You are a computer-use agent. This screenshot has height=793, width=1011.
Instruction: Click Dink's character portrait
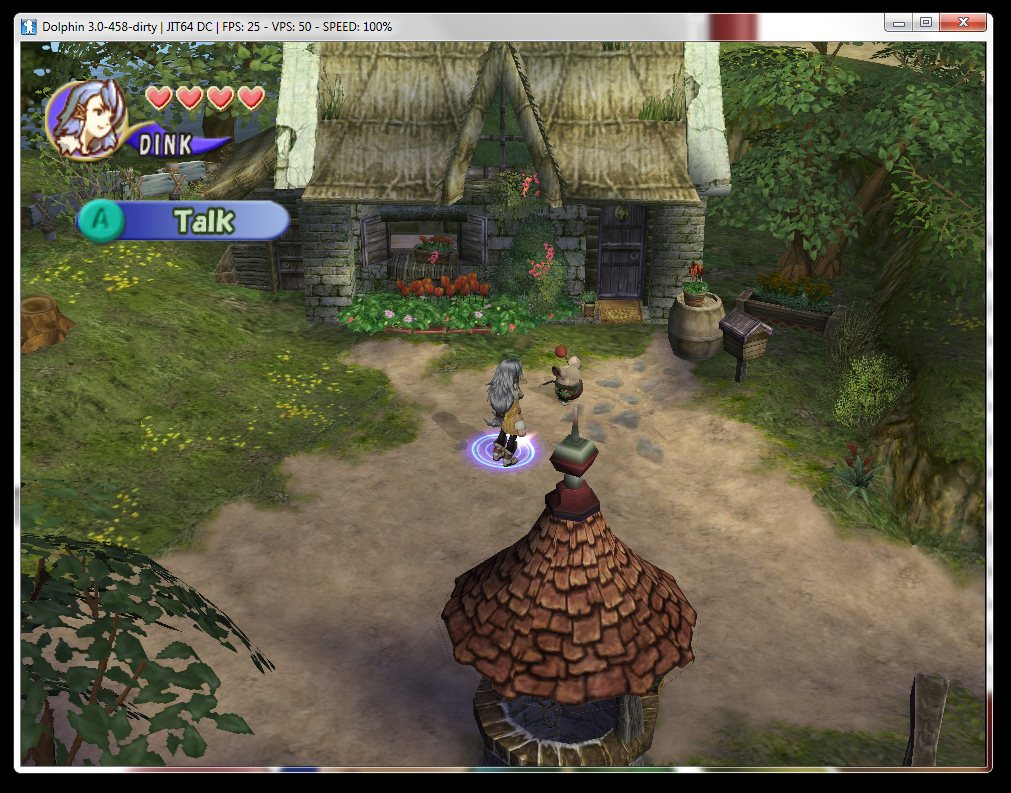tap(85, 117)
